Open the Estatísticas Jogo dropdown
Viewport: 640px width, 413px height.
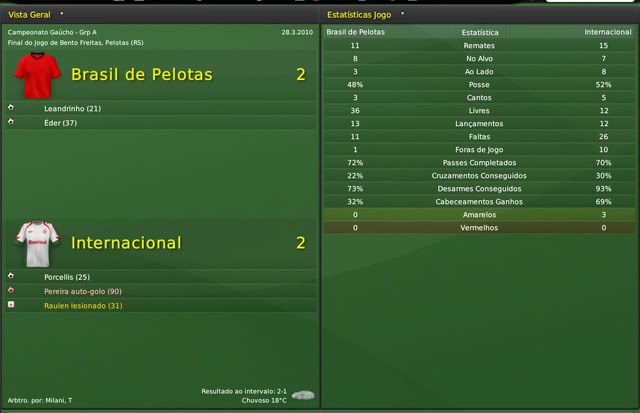point(402,15)
